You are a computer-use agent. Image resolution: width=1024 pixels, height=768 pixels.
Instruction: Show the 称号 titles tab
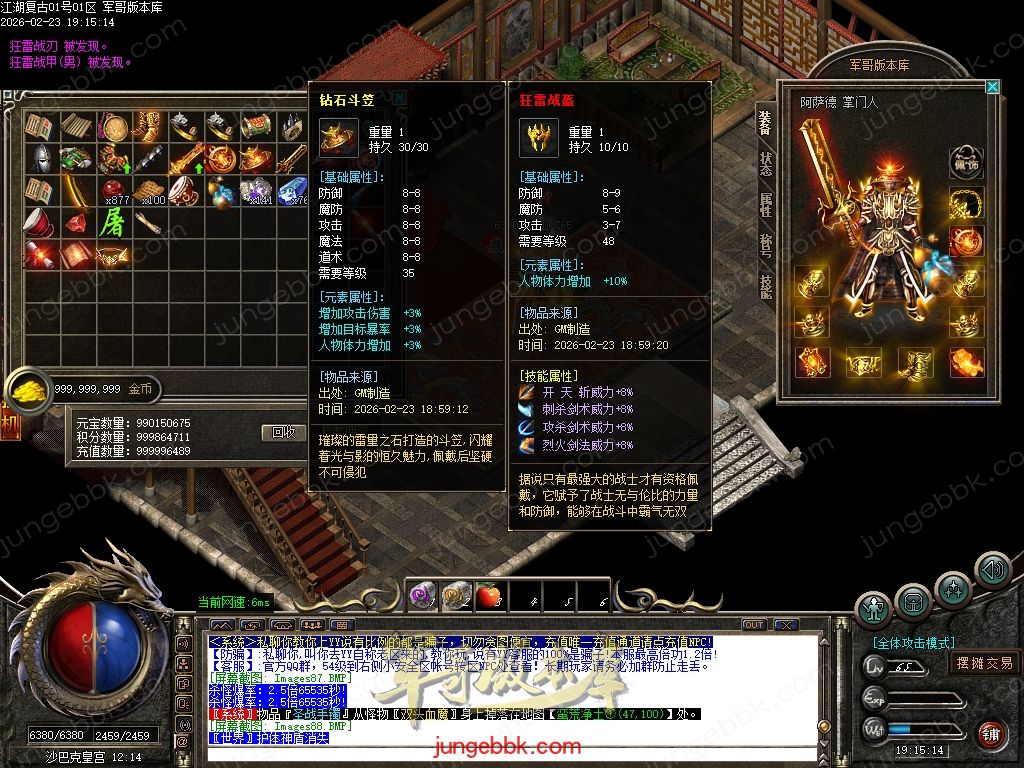coord(765,246)
